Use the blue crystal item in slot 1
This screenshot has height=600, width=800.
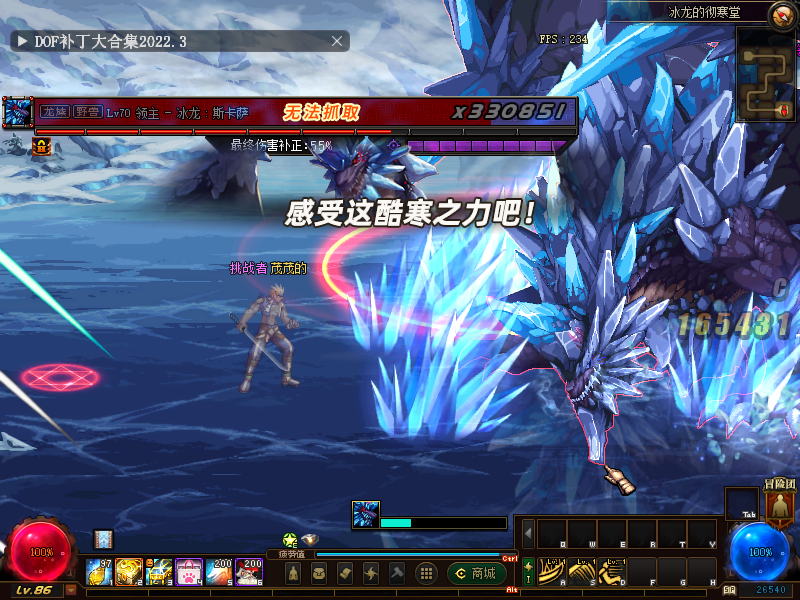[x=101, y=571]
